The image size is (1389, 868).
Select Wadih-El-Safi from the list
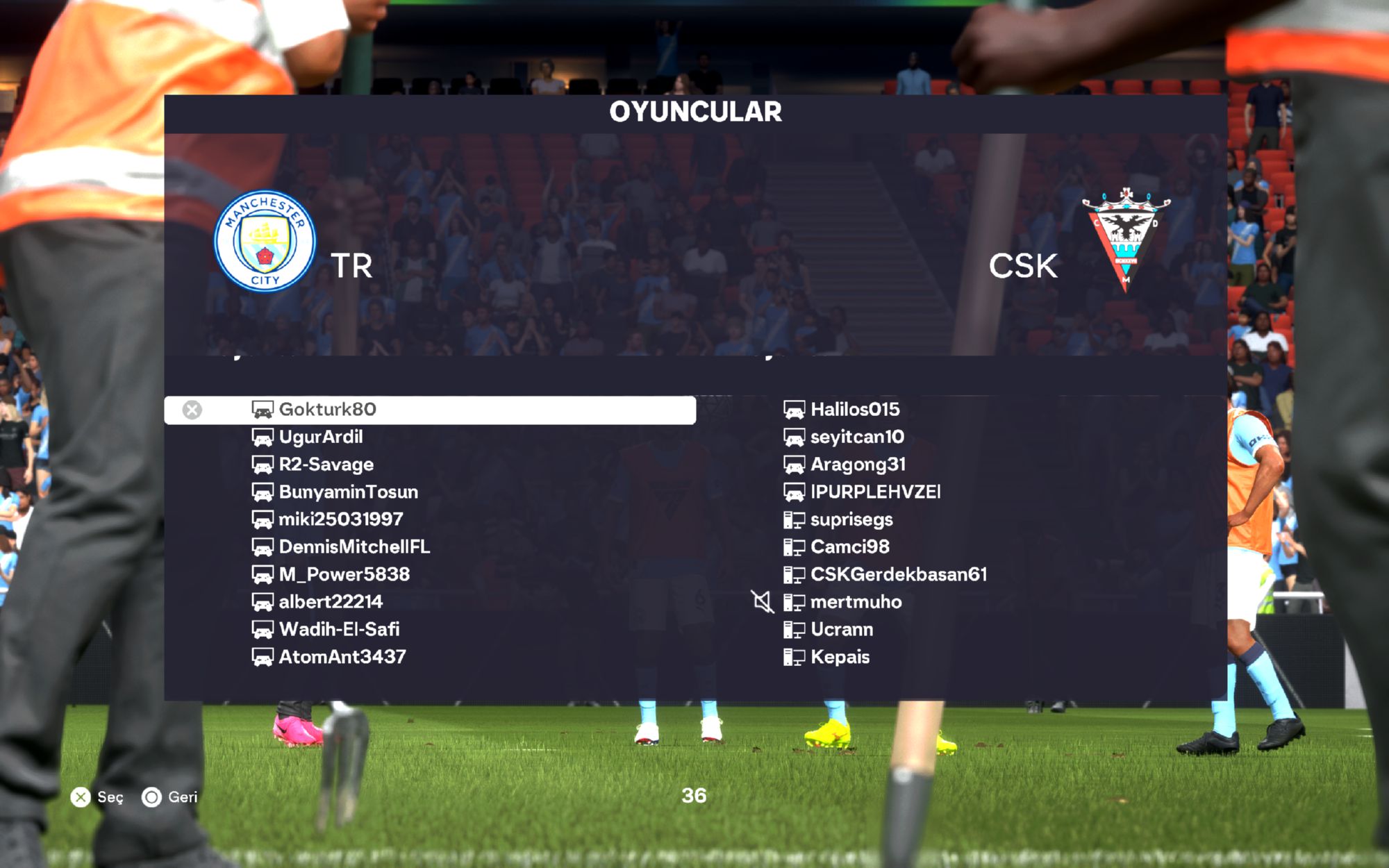[339, 629]
